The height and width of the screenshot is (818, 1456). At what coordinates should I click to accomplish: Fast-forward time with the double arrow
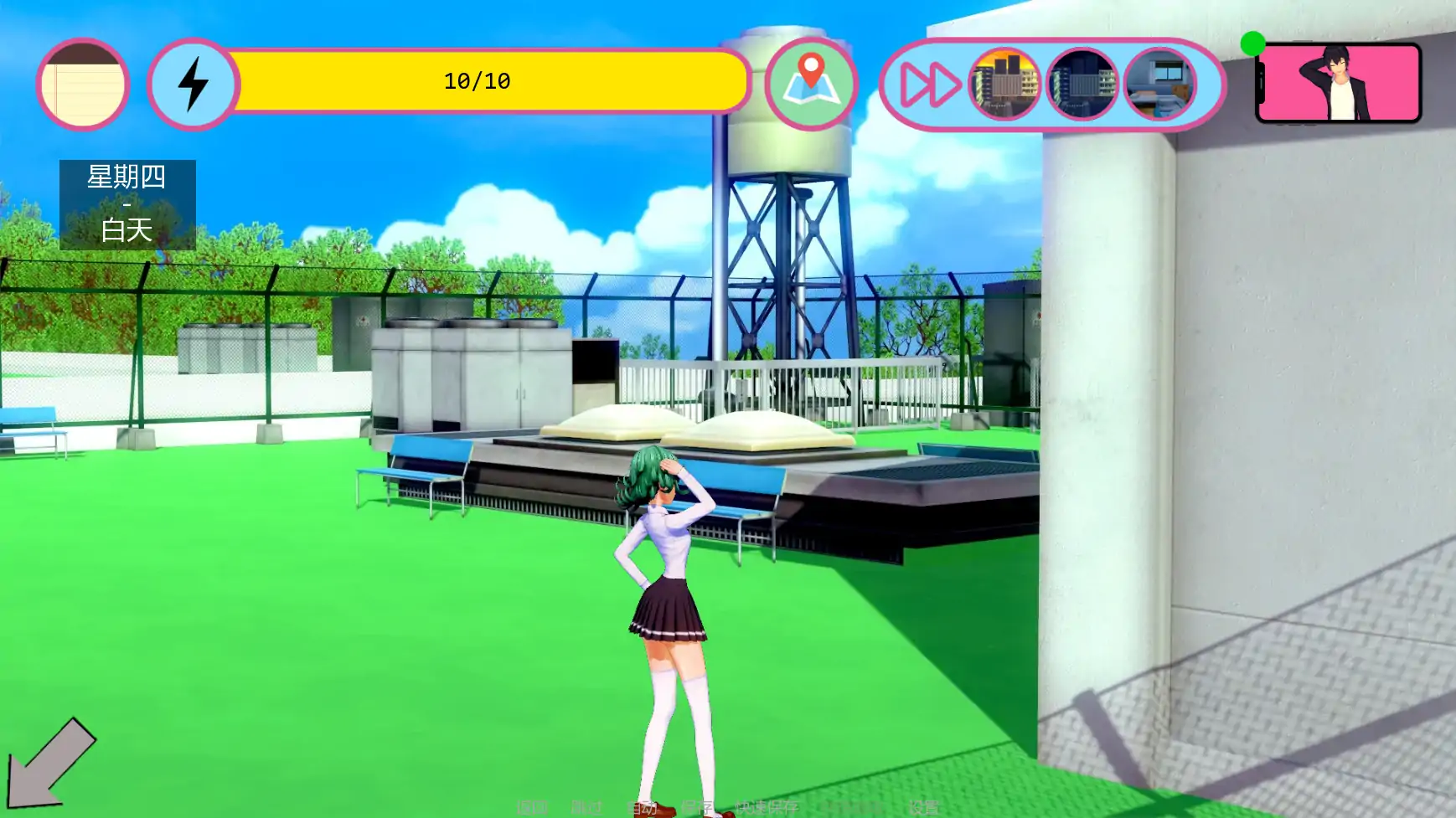point(928,85)
